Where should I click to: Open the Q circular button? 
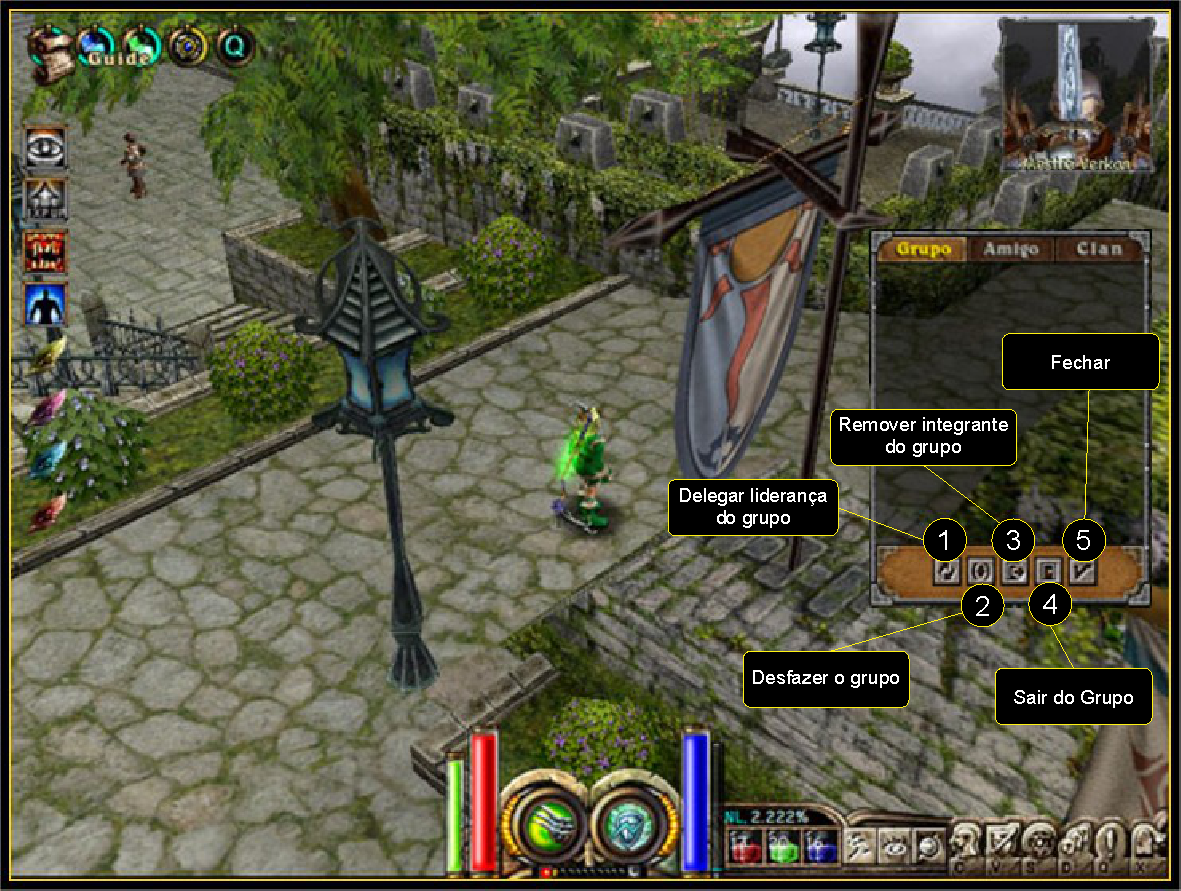[x=236, y=45]
